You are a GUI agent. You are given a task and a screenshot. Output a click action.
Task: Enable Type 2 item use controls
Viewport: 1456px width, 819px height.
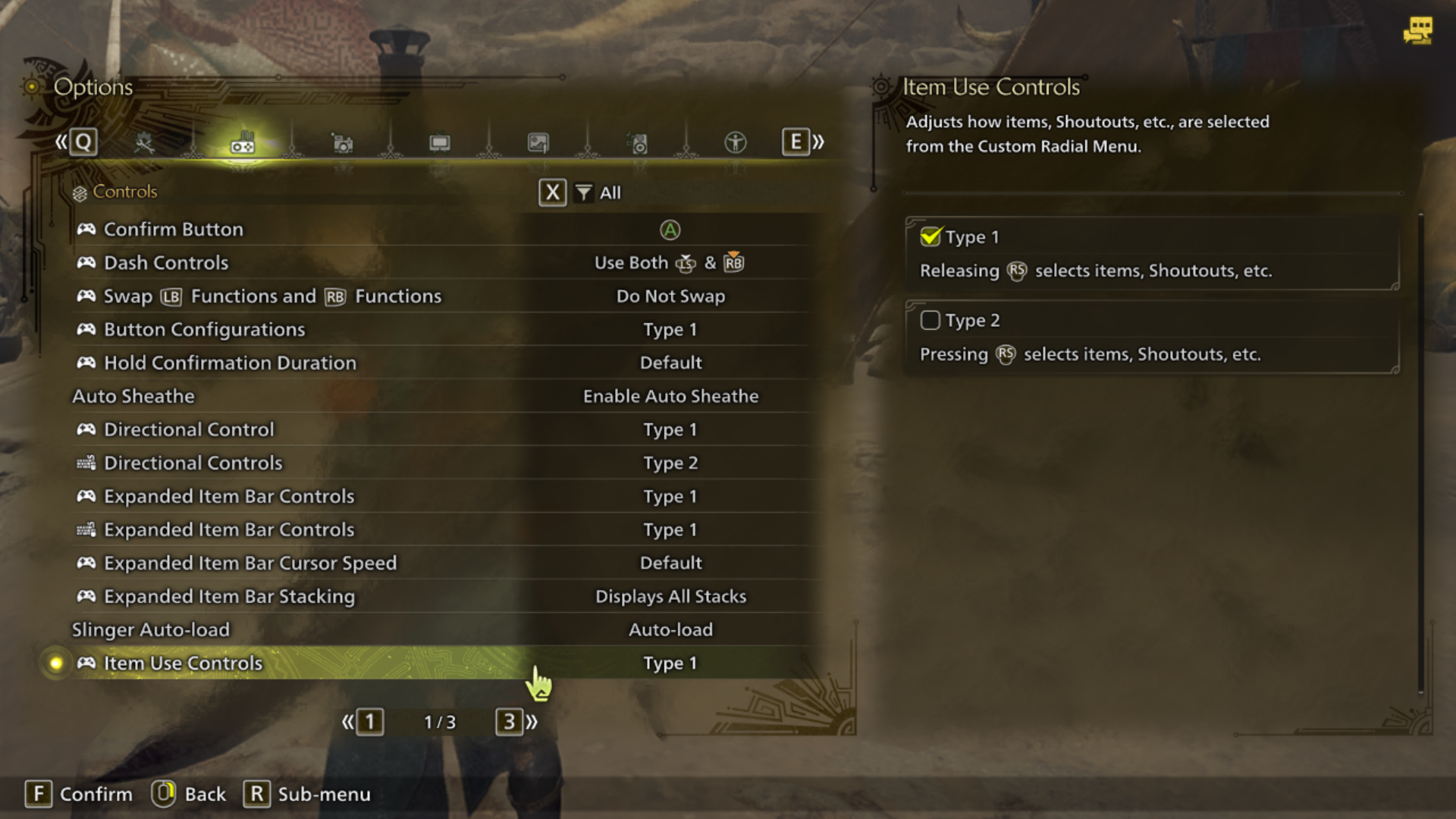[x=930, y=320]
